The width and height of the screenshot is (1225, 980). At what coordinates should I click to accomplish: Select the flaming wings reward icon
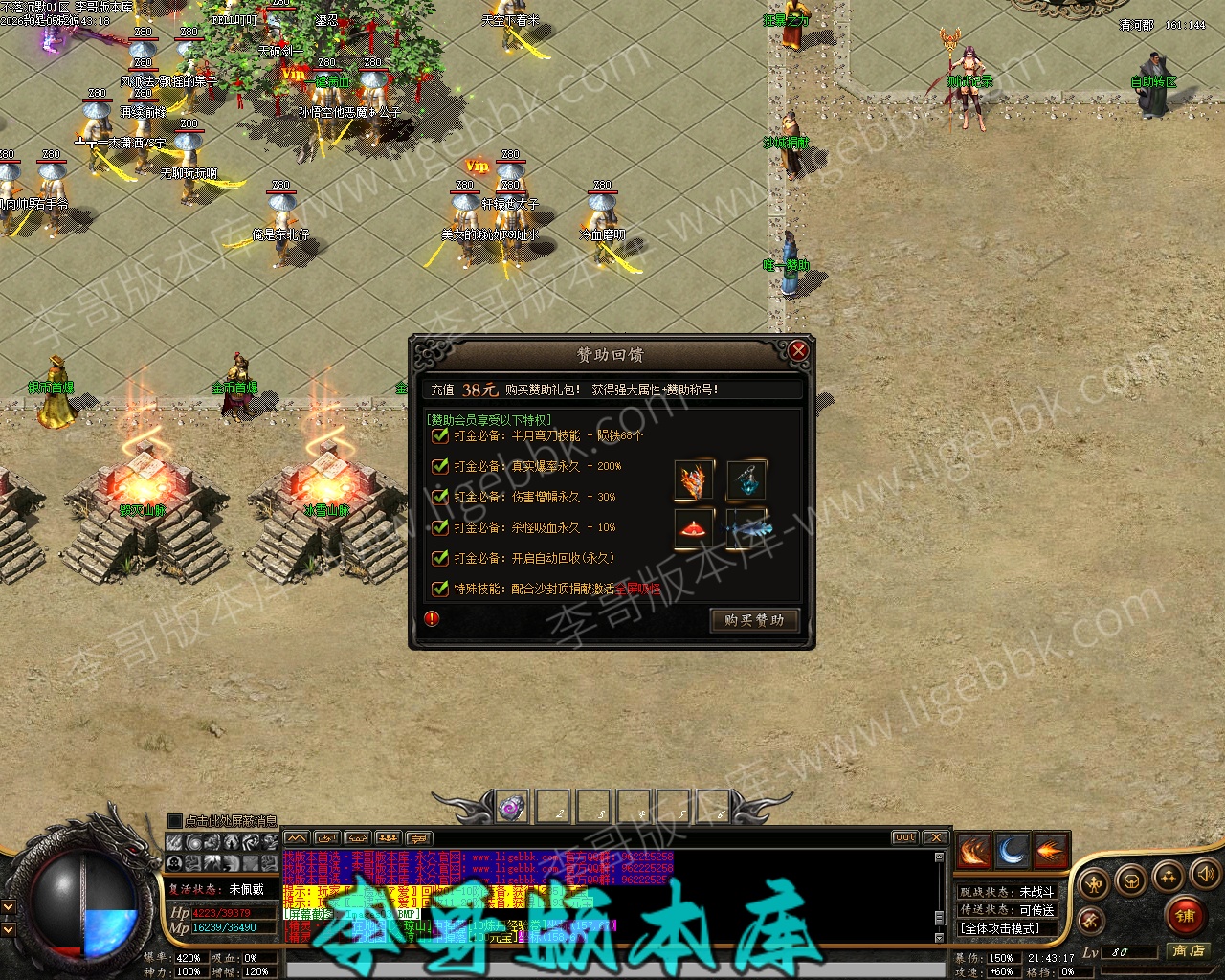click(x=694, y=480)
